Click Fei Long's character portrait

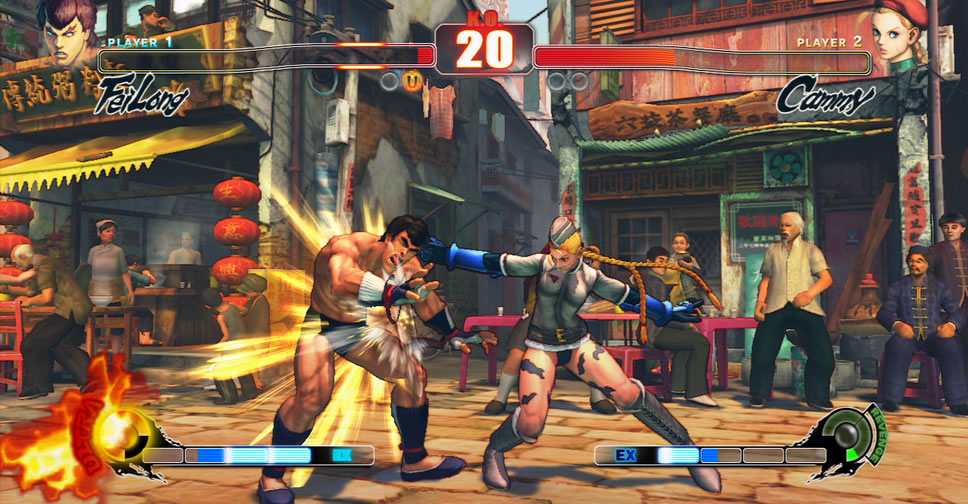pos(68,30)
